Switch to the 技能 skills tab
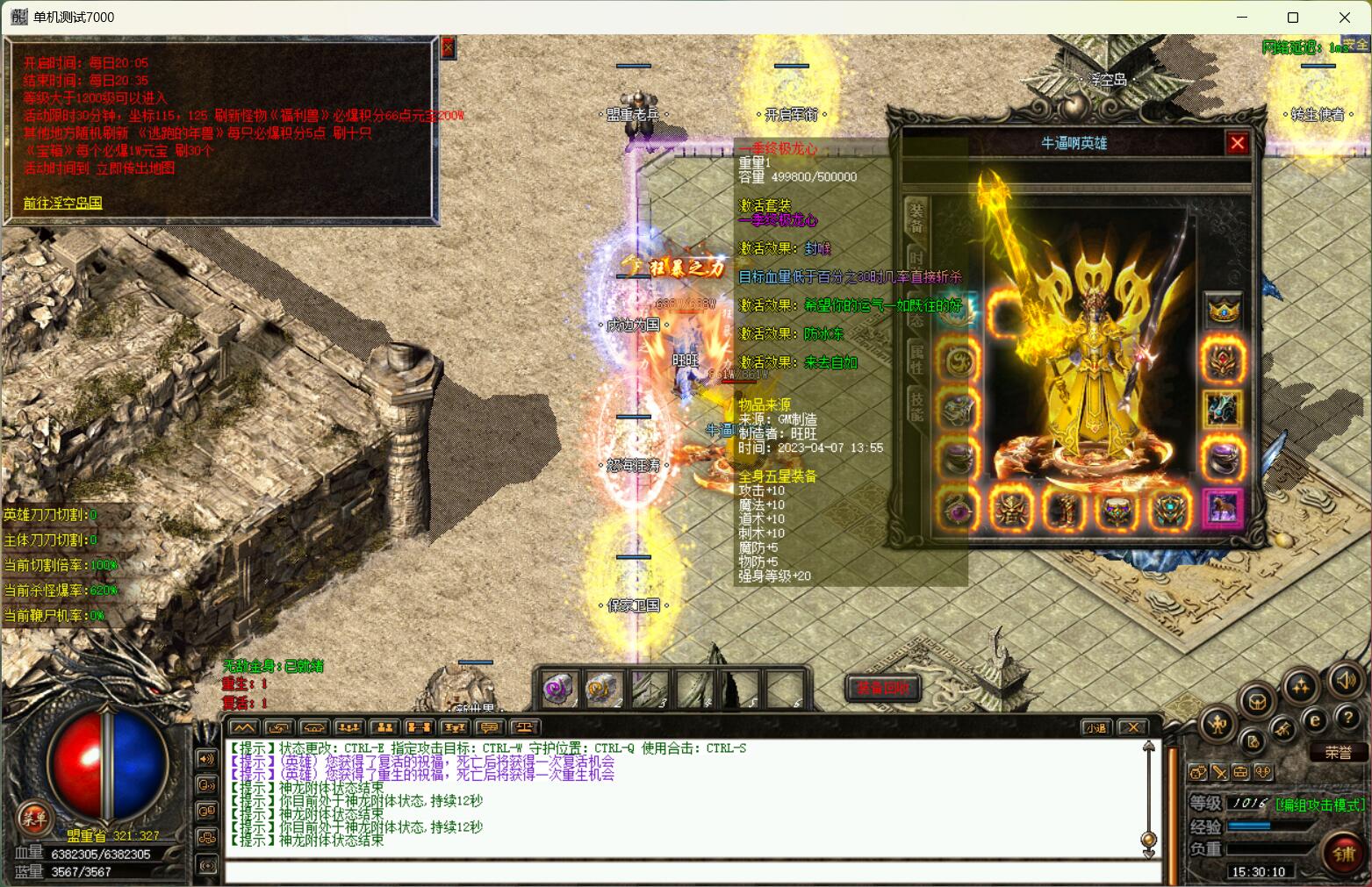The height and width of the screenshot is (887, 1372). (916, 405)
